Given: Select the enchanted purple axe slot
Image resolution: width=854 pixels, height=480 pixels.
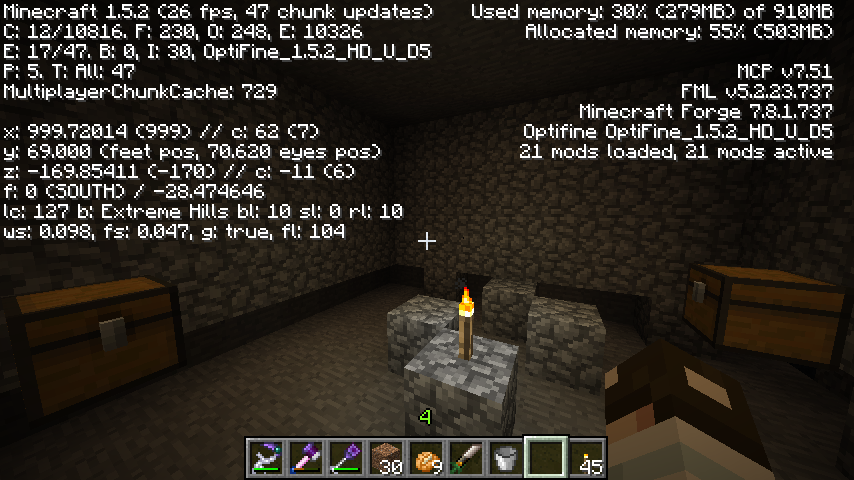Looking at the screenshot, I should [306, 457].
